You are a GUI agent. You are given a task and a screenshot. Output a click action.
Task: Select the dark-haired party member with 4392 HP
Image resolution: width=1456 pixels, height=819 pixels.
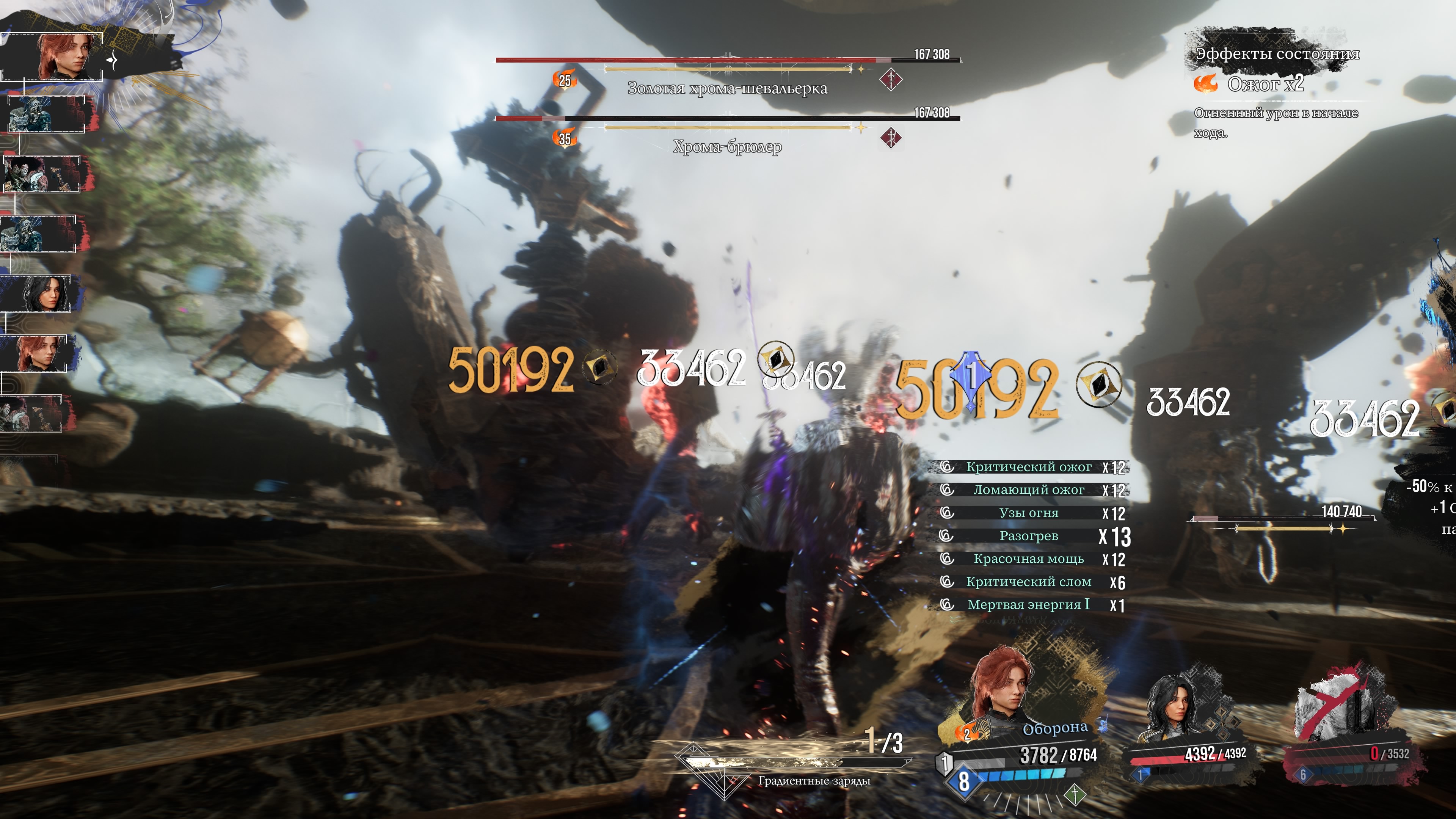(1176, 706)
